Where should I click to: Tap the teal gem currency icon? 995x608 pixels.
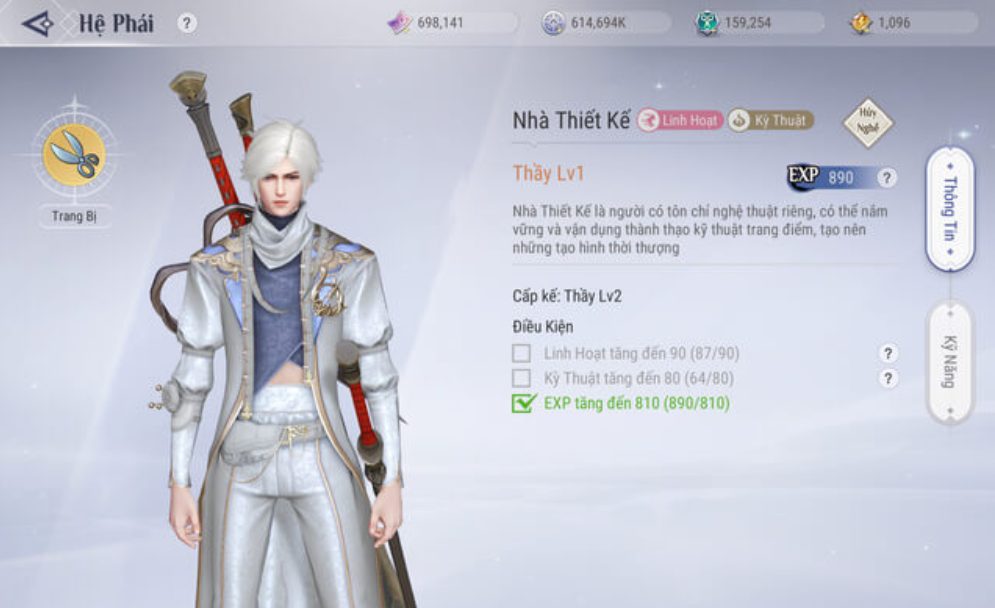pos(707,22)
